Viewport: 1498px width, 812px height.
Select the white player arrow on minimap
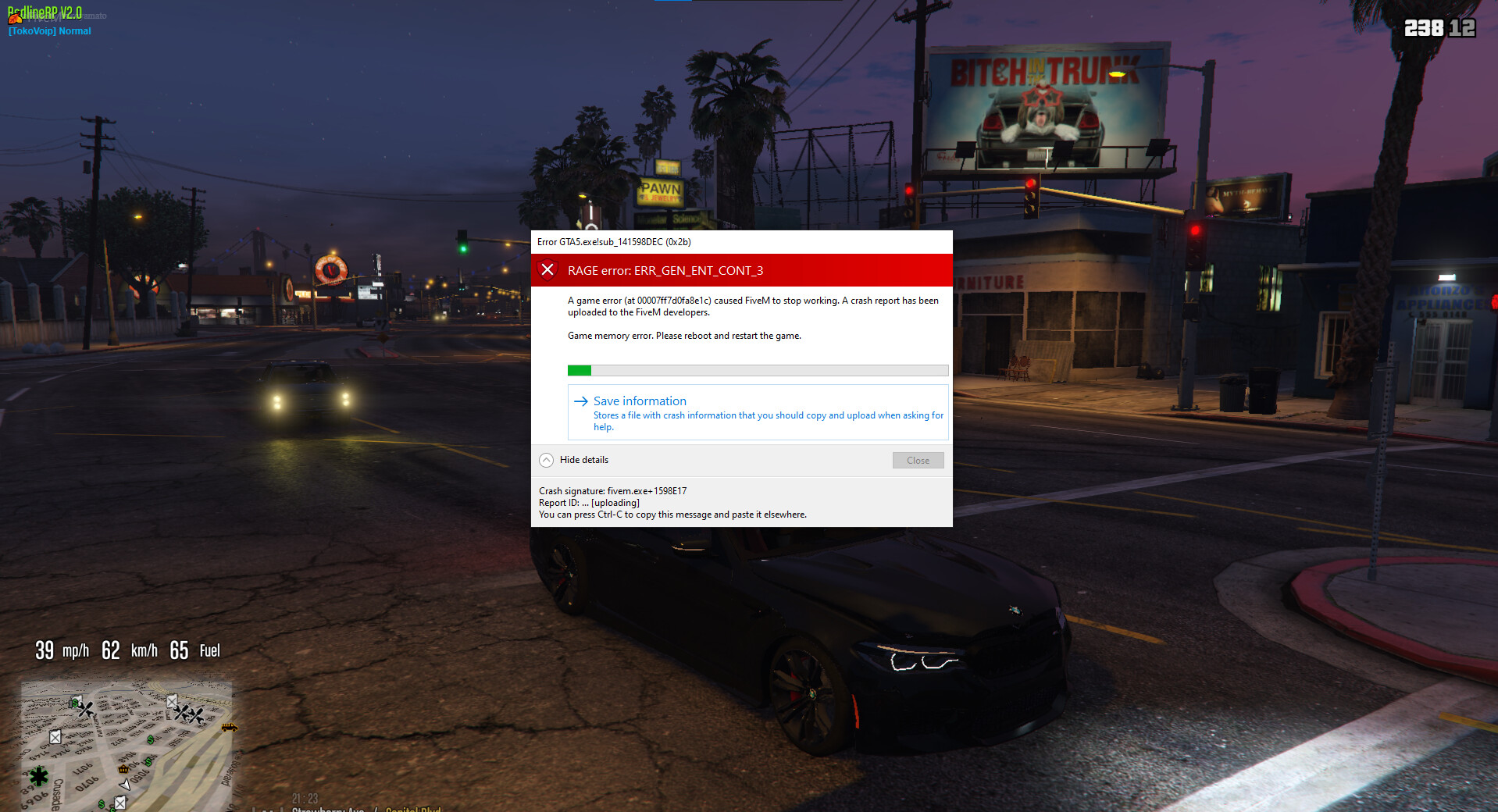(126, 785)
